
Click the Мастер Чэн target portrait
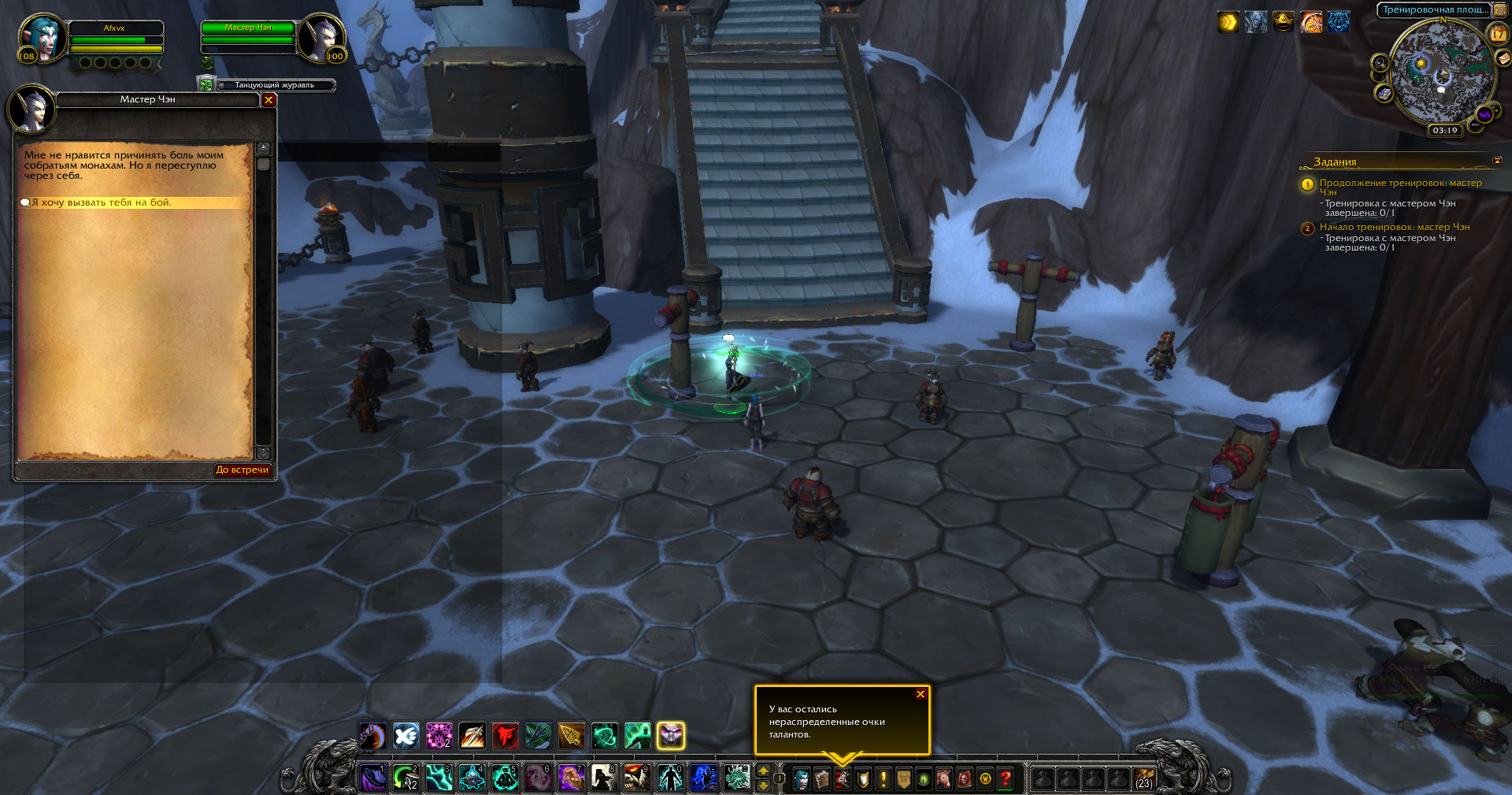(321, 37)
